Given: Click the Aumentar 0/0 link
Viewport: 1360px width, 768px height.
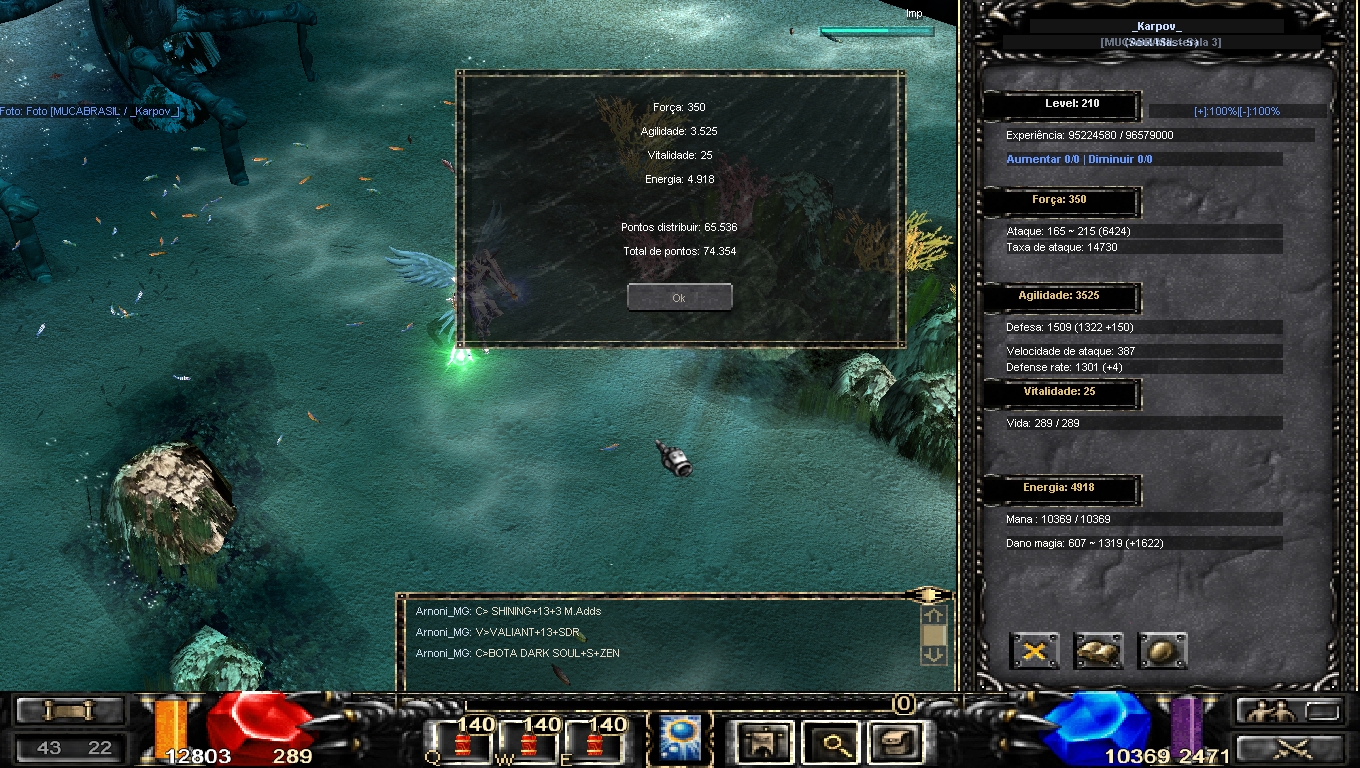Looking at the screenshot, I should [x=1043, y=160].
